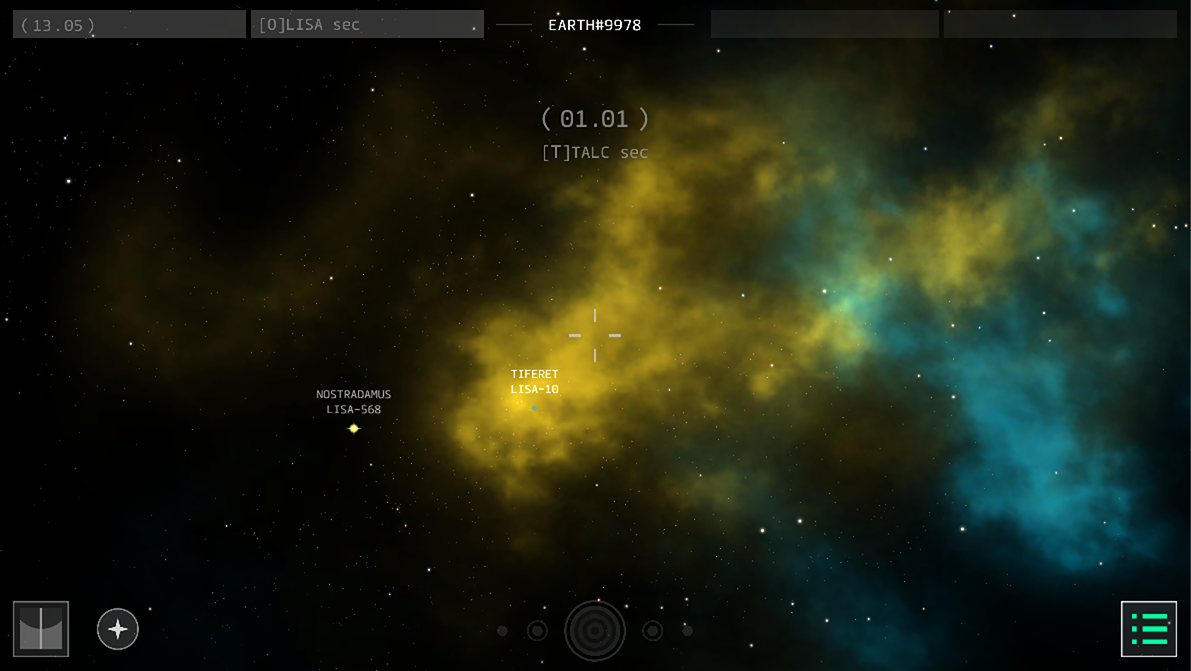The image size is (1191, 671).
Task: Select the NOSTRADAMUS LISA-568 star marker
Action: click(353, 428)
